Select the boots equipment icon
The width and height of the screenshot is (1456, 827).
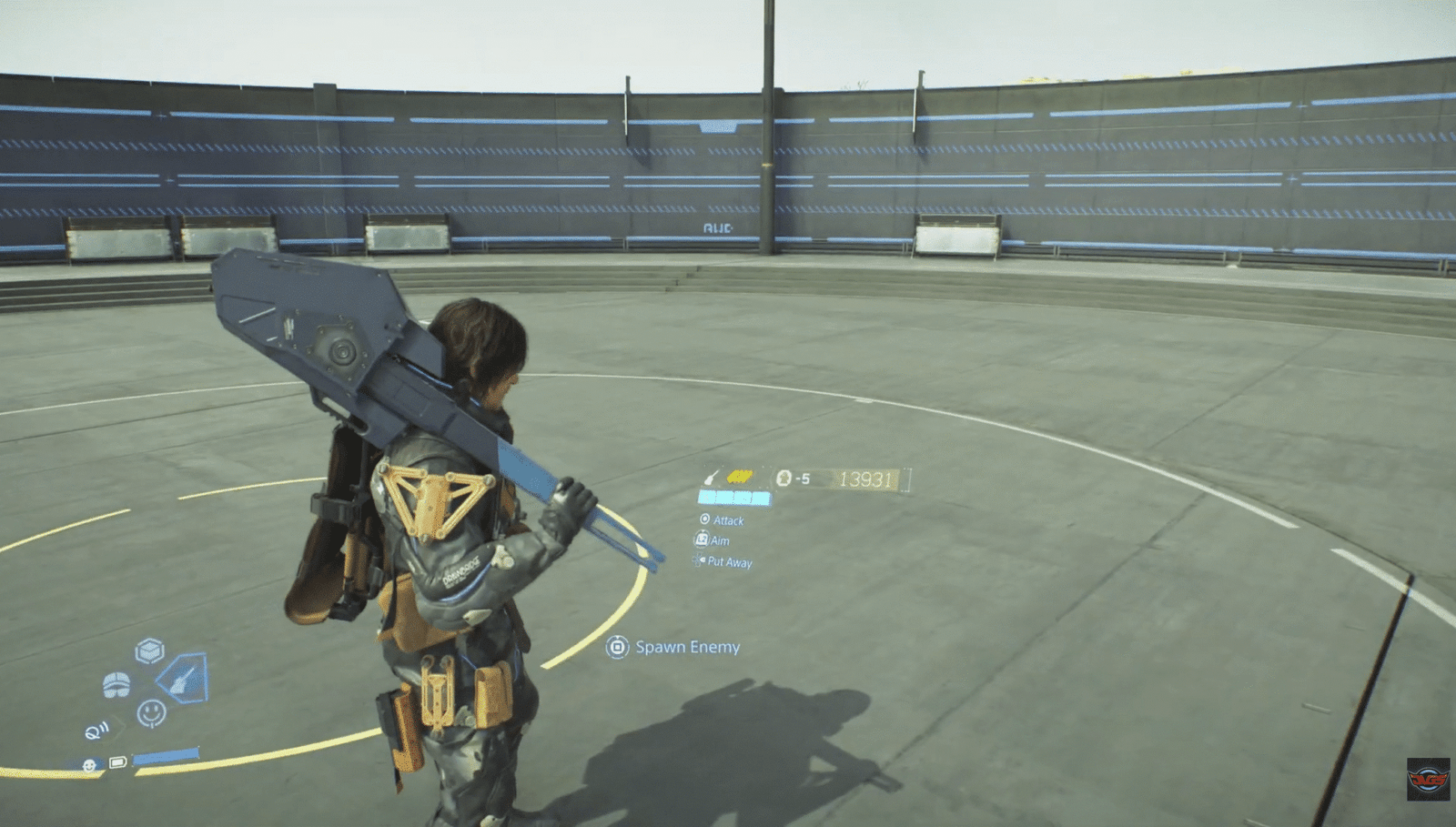click(x=116, y=684)
